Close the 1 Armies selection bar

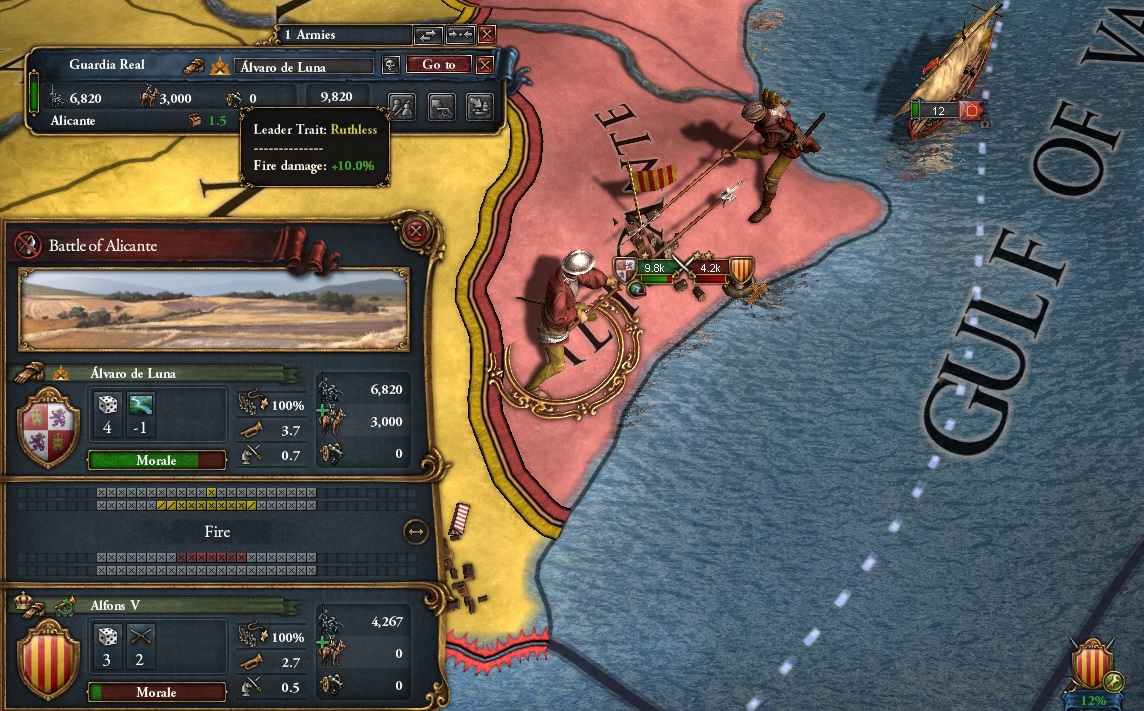[487, 35]
